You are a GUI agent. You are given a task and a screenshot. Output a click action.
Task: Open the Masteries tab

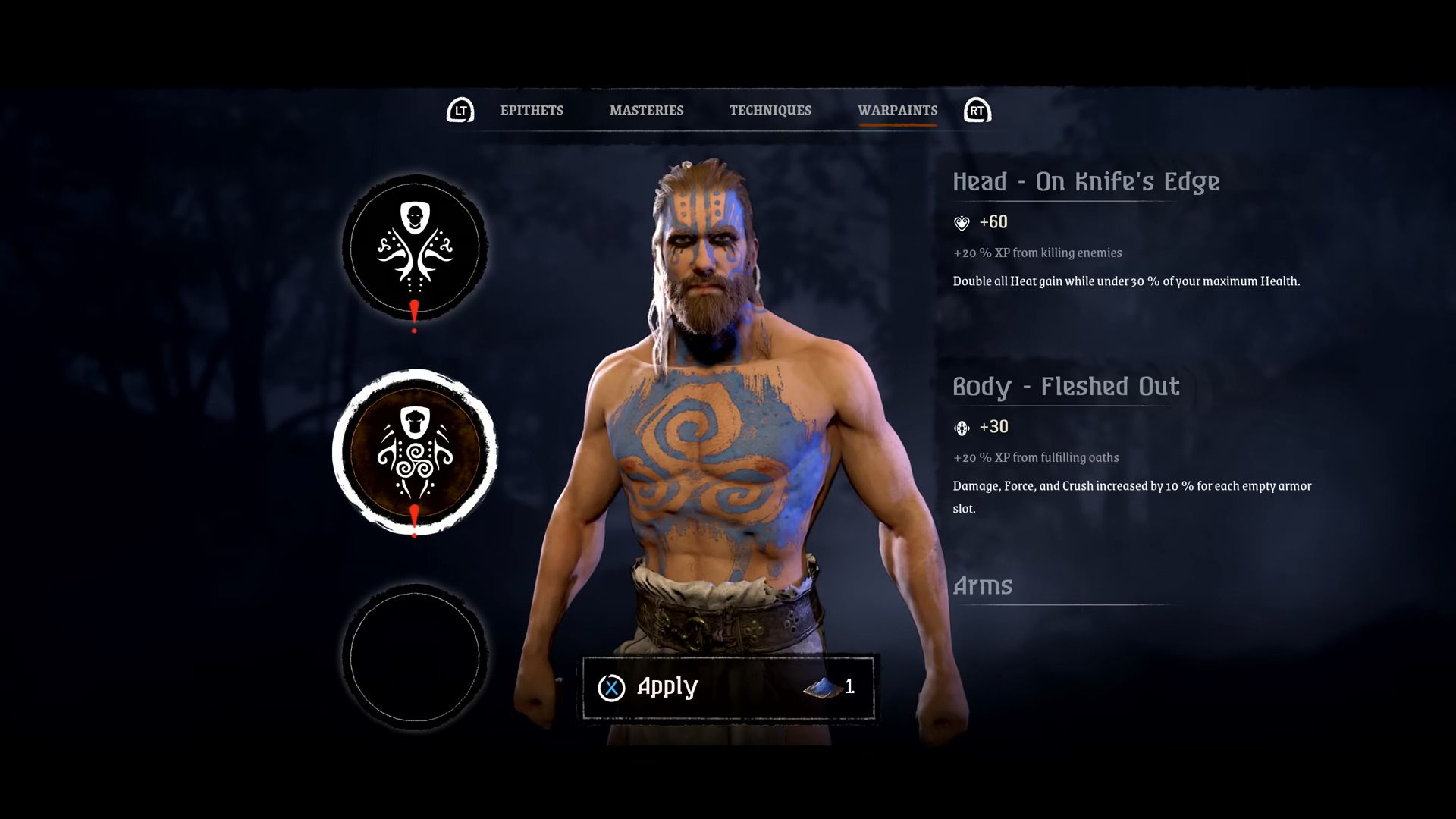(x=646, y=111)
